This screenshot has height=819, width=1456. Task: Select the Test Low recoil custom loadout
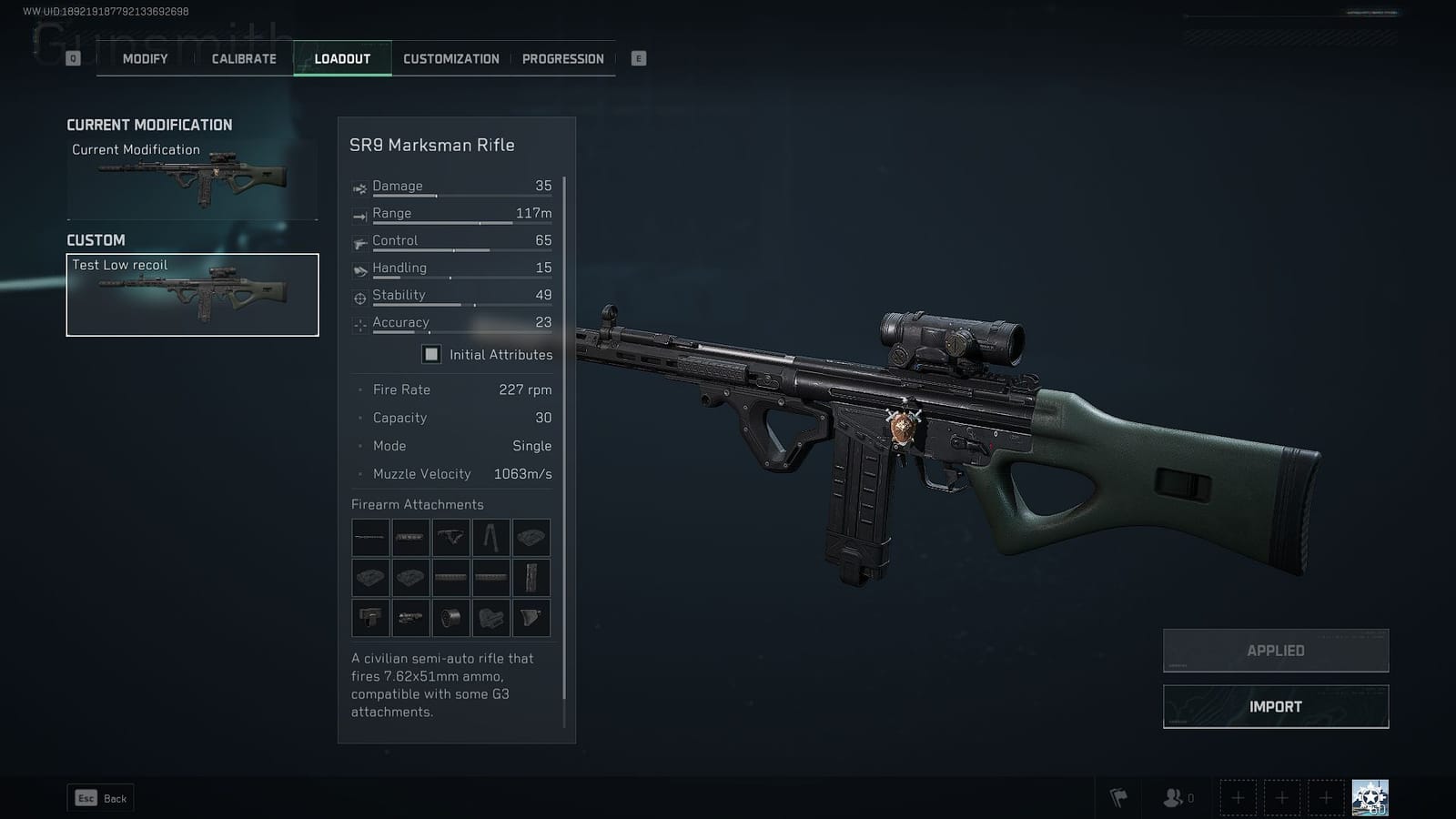click(192, 293)
